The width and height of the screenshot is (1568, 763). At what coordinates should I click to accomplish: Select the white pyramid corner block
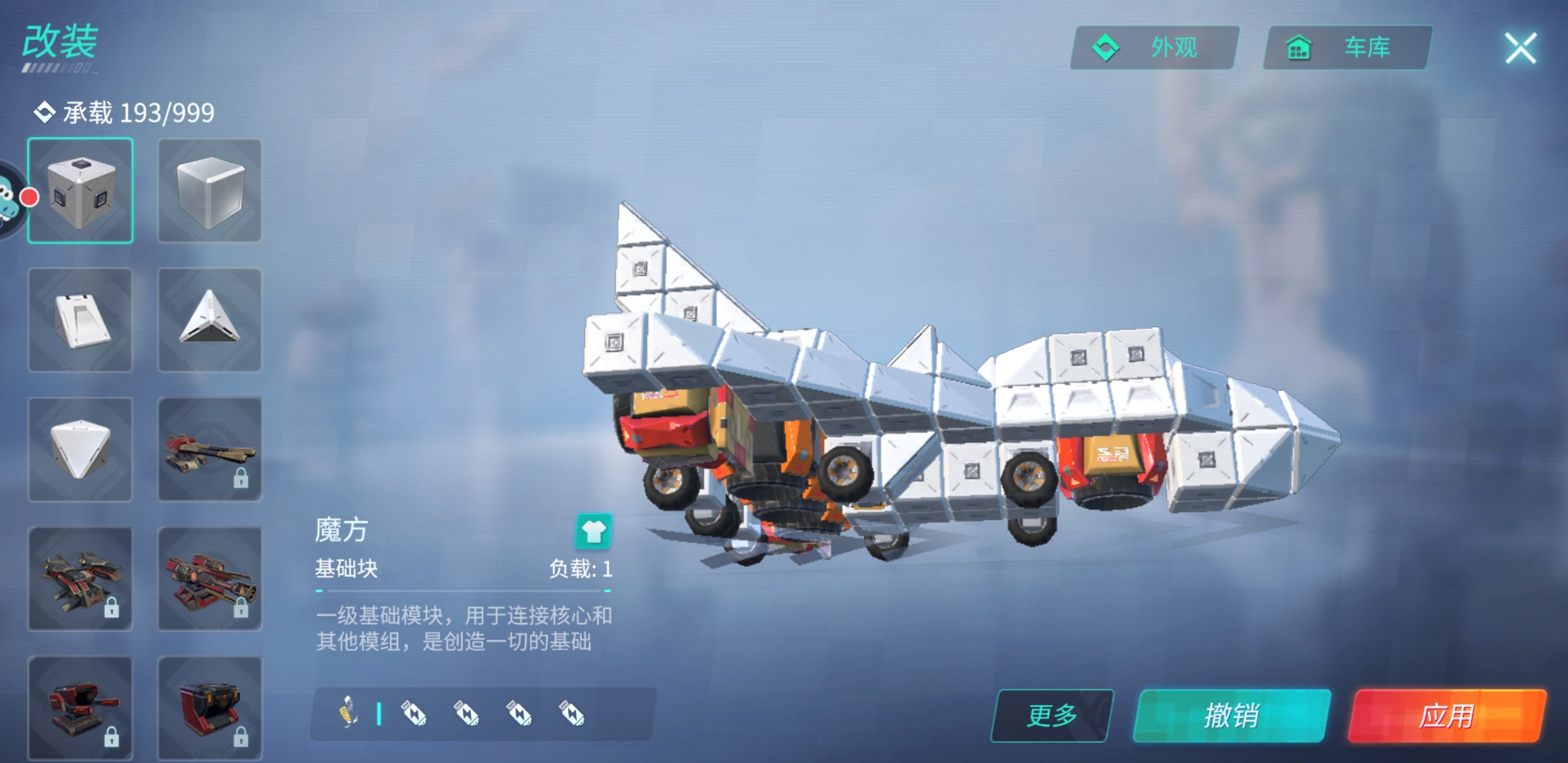(210, 320)
